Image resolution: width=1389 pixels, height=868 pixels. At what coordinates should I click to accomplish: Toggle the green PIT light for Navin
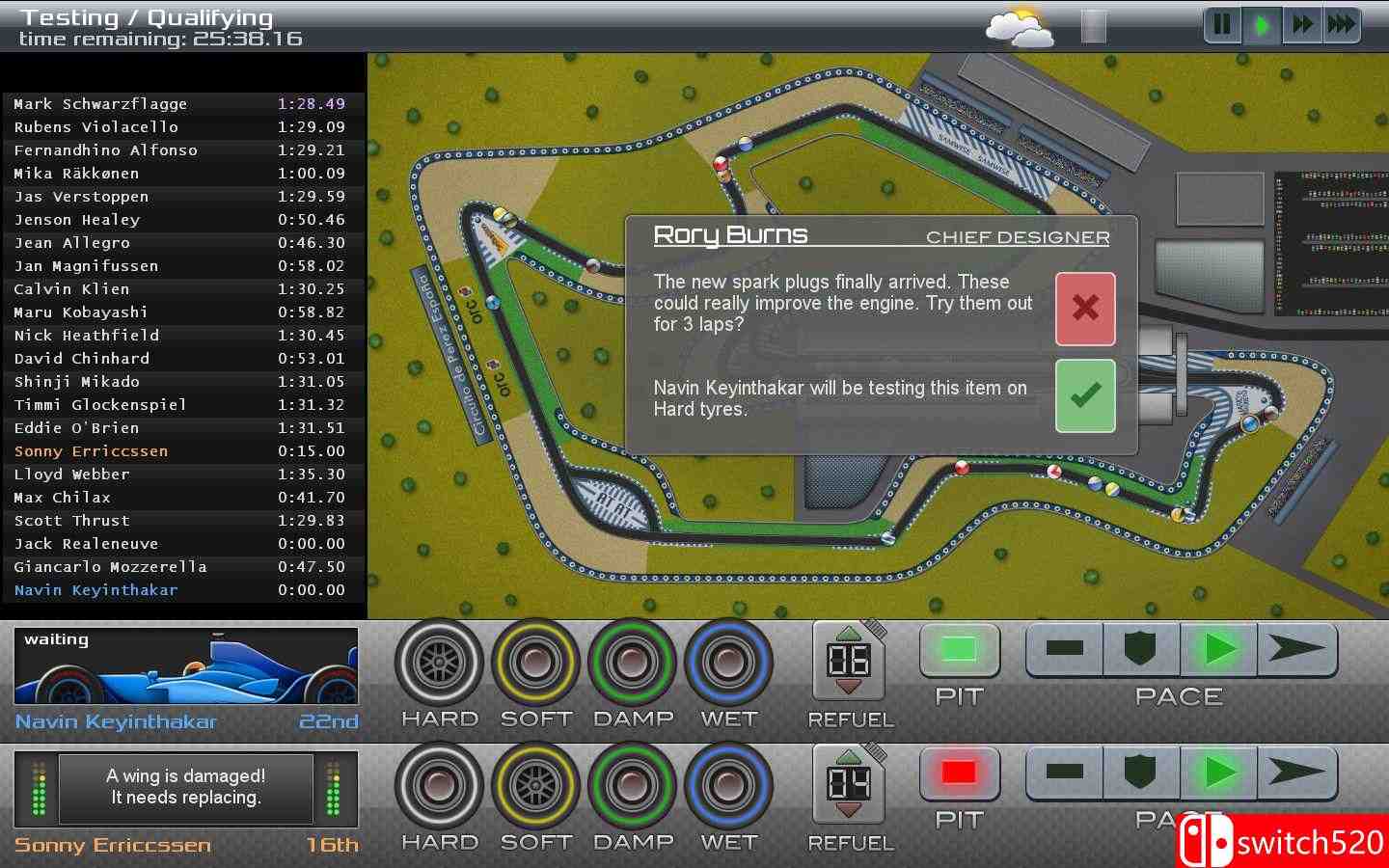[959, 651]
